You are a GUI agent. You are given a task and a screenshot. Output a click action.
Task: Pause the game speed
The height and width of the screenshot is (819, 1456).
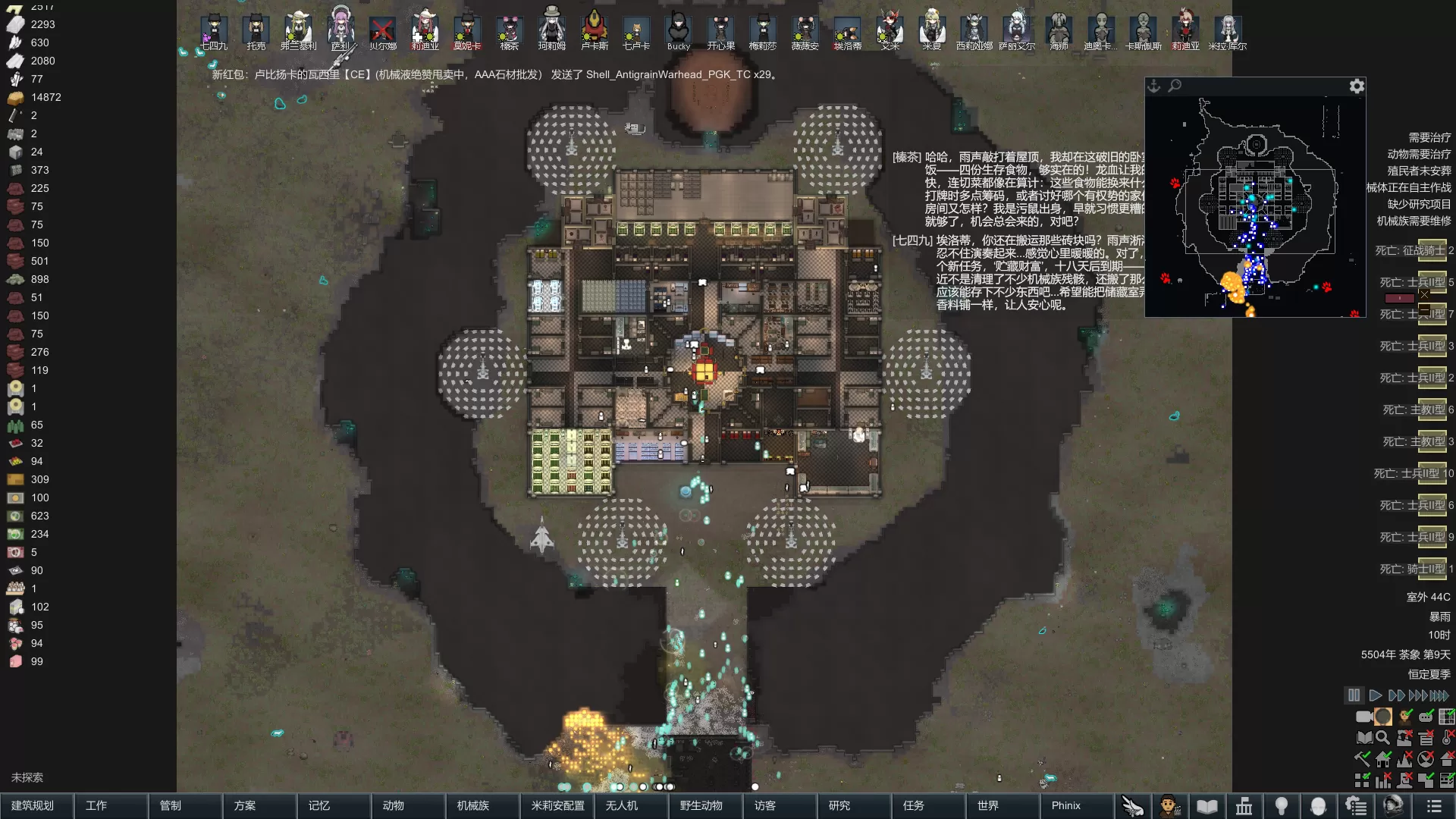(x=1354, y=695)
